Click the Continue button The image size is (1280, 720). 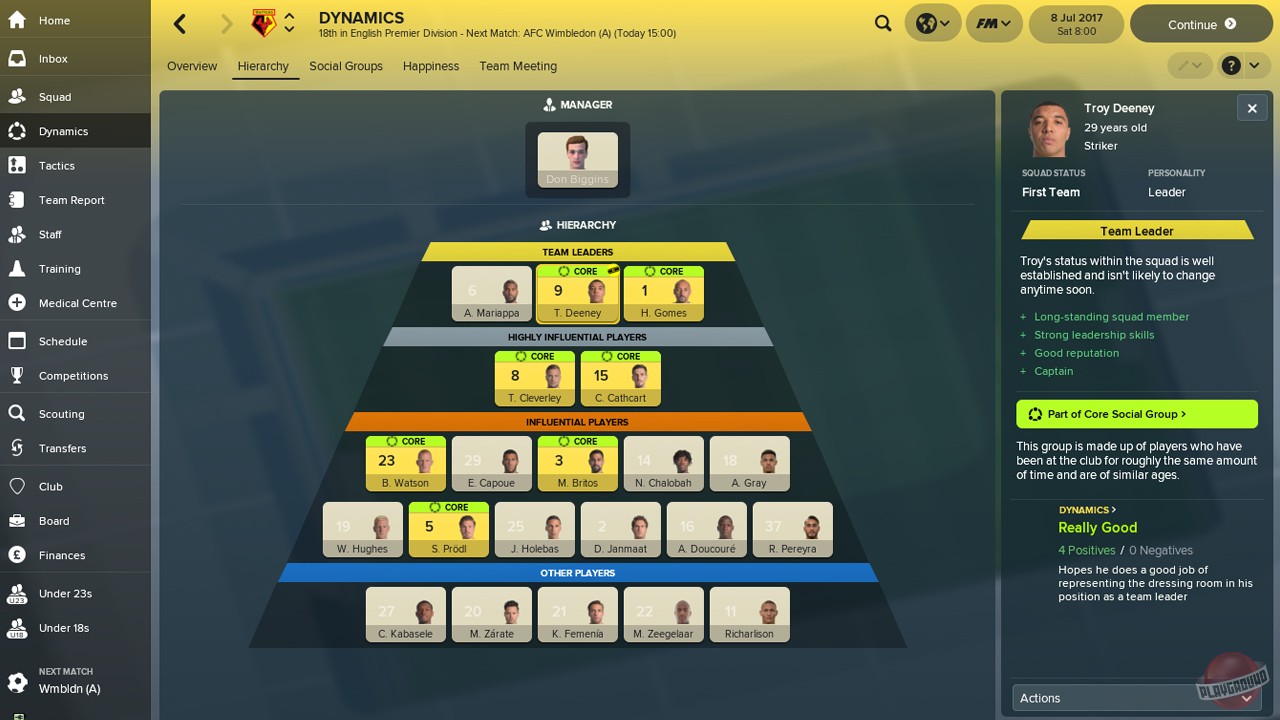point(1200,23)
